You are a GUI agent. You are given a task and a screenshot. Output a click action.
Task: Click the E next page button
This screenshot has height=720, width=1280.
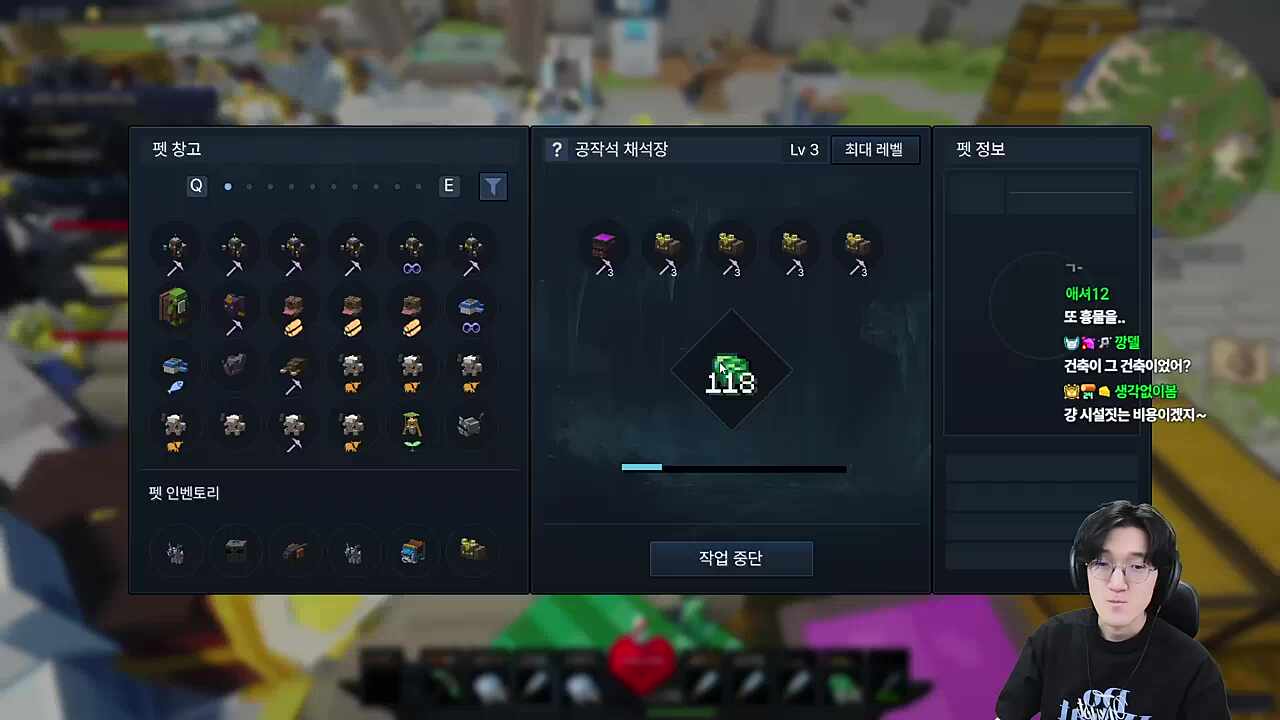pos(448,186)
